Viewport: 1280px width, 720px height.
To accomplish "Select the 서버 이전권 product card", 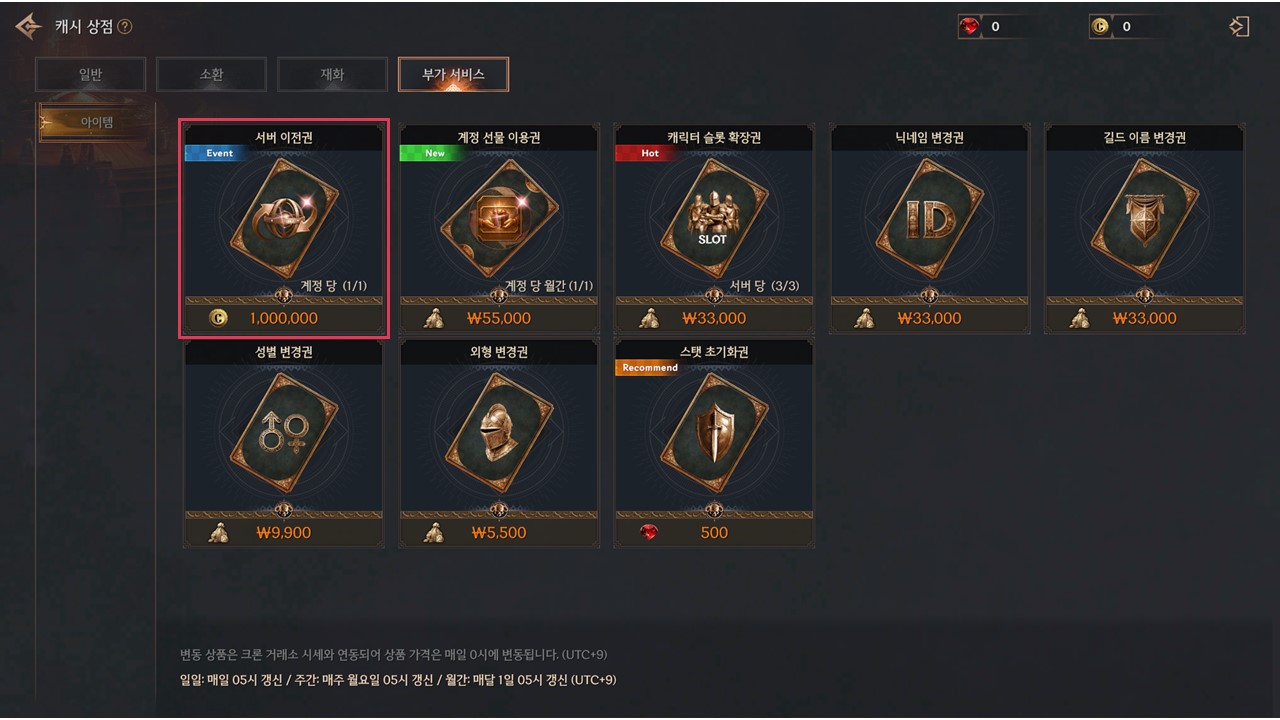I will click(x=284, y=229).
